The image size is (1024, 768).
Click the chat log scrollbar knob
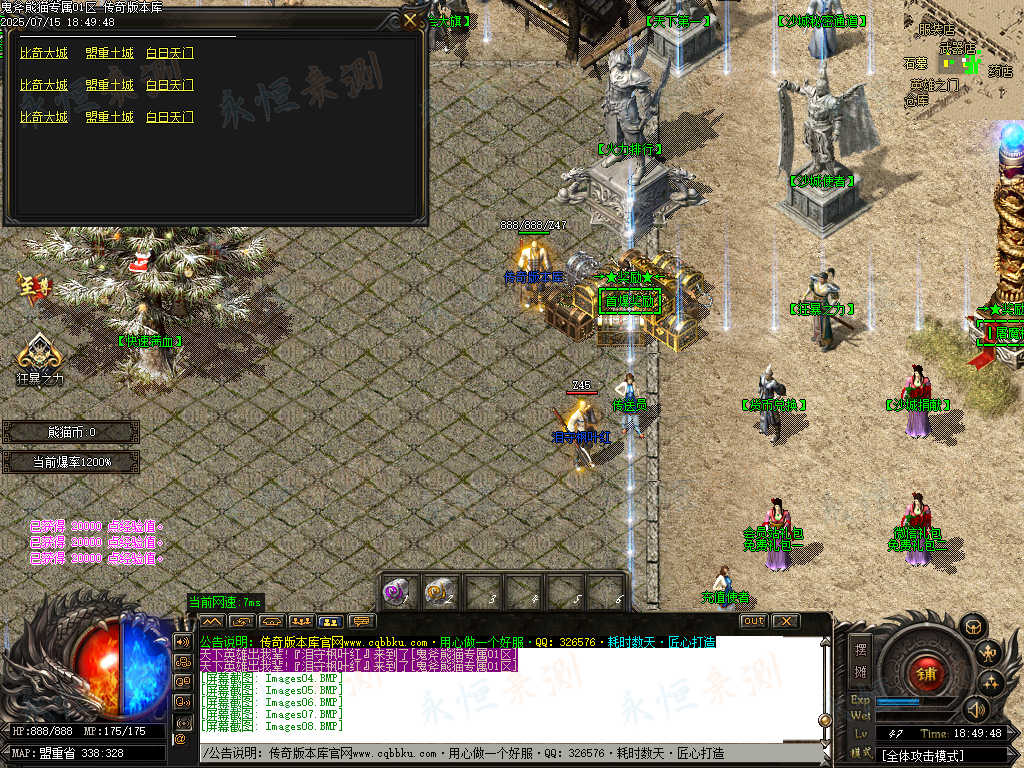(x=824, y=720)
